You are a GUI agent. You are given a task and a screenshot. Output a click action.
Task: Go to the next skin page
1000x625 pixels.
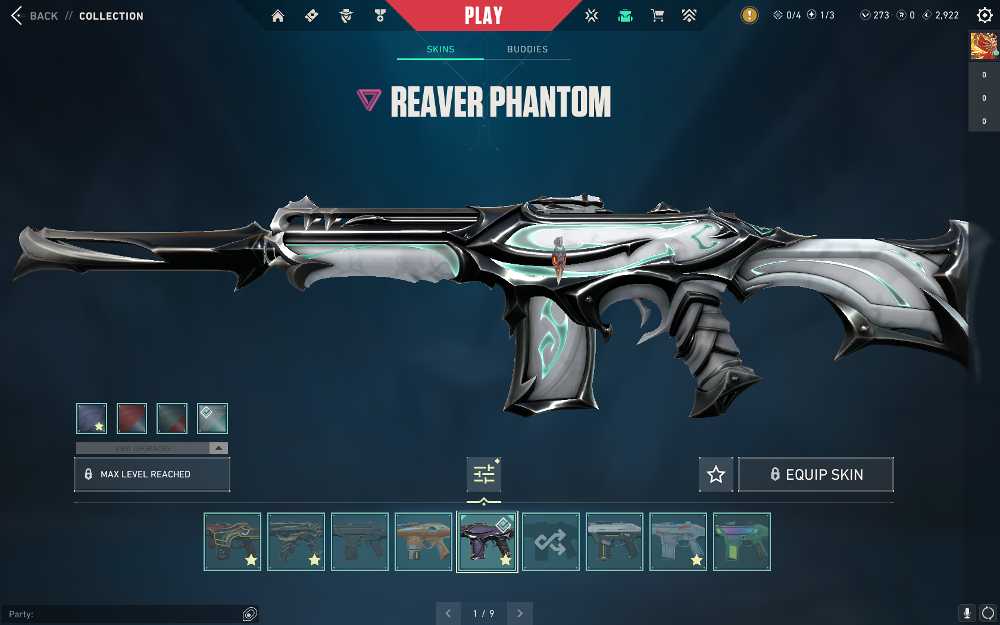click(520, 613)
